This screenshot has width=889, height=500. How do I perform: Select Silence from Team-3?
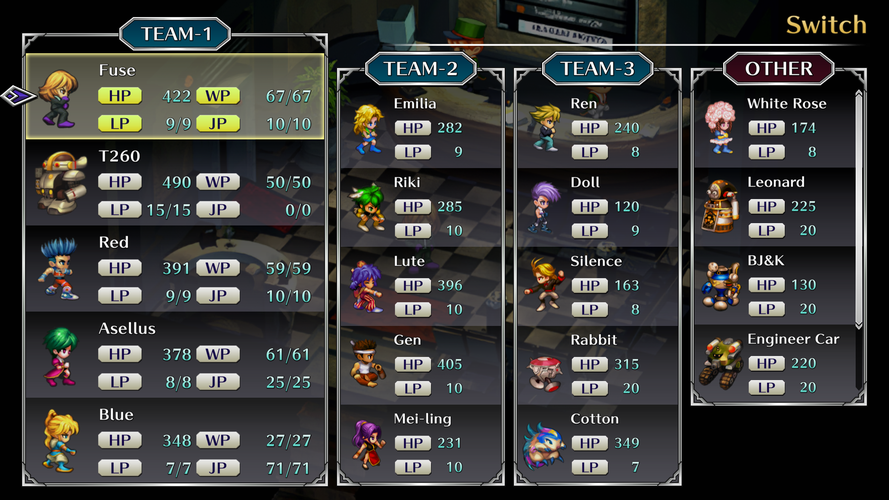pos(597,285)
